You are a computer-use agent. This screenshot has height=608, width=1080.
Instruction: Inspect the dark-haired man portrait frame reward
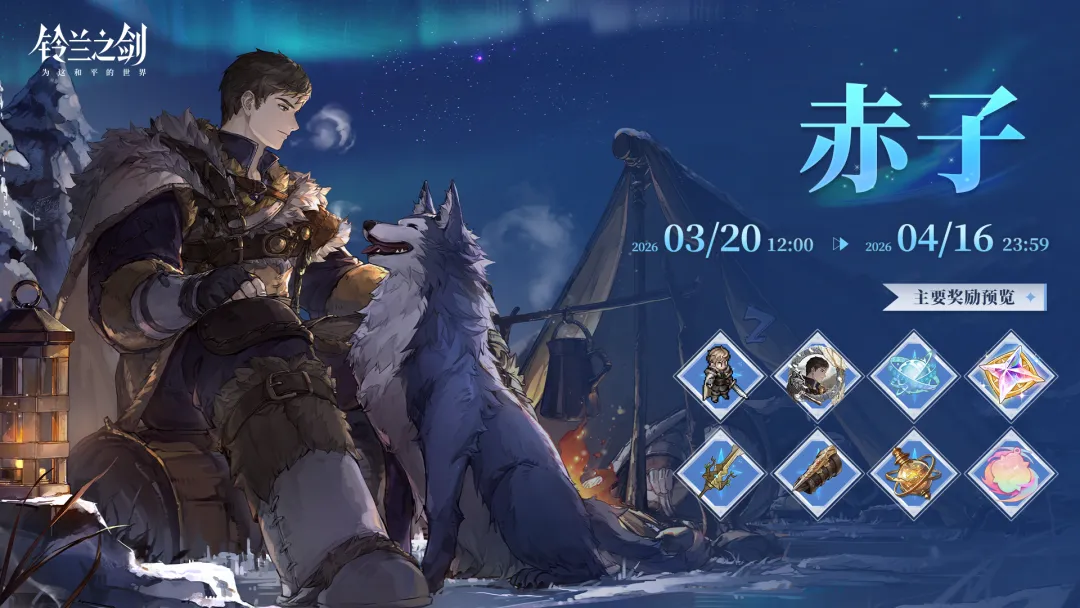pyautogui.click(x=817, y=376)
